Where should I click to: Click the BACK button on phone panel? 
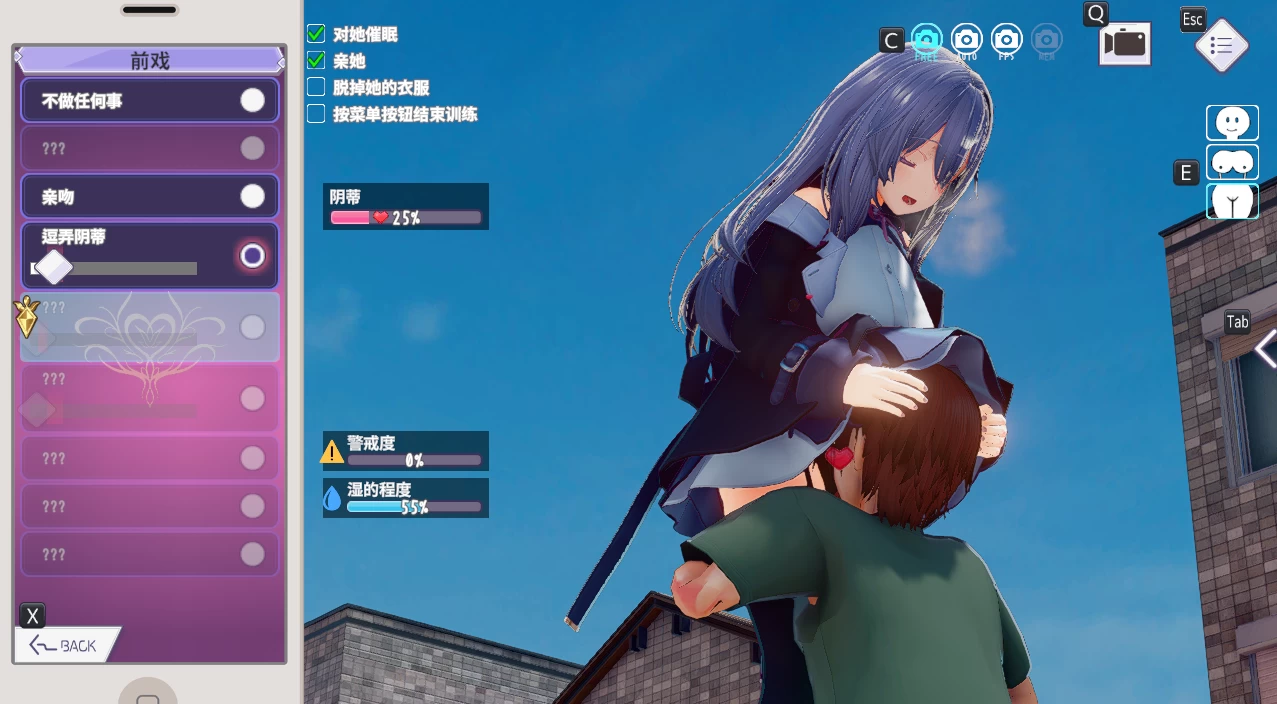coord(66,645)
